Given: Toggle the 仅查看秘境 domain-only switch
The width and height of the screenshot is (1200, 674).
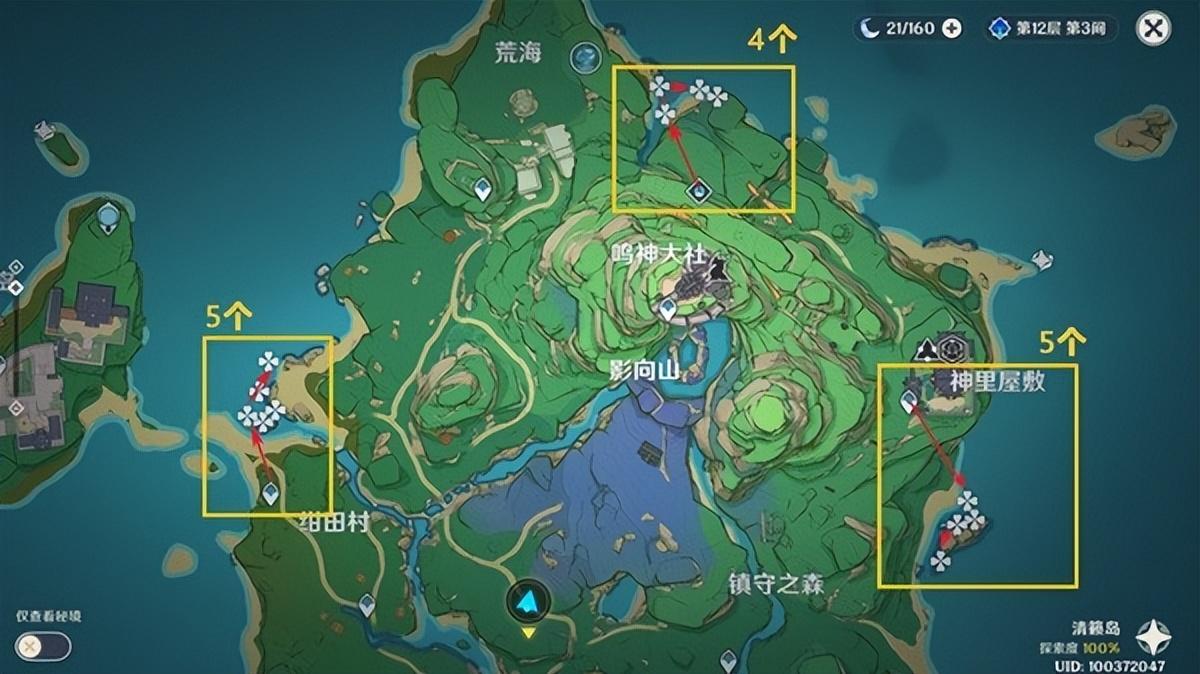Looking at the screenshot, I should pos(43,646).
